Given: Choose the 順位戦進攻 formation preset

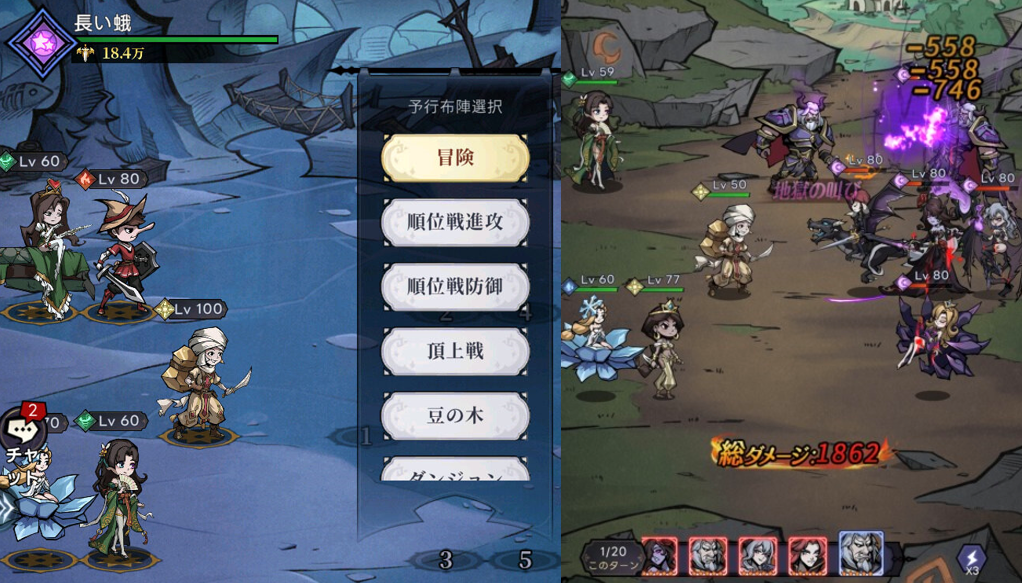Looking at the screenshot, I should click(455, 223).
